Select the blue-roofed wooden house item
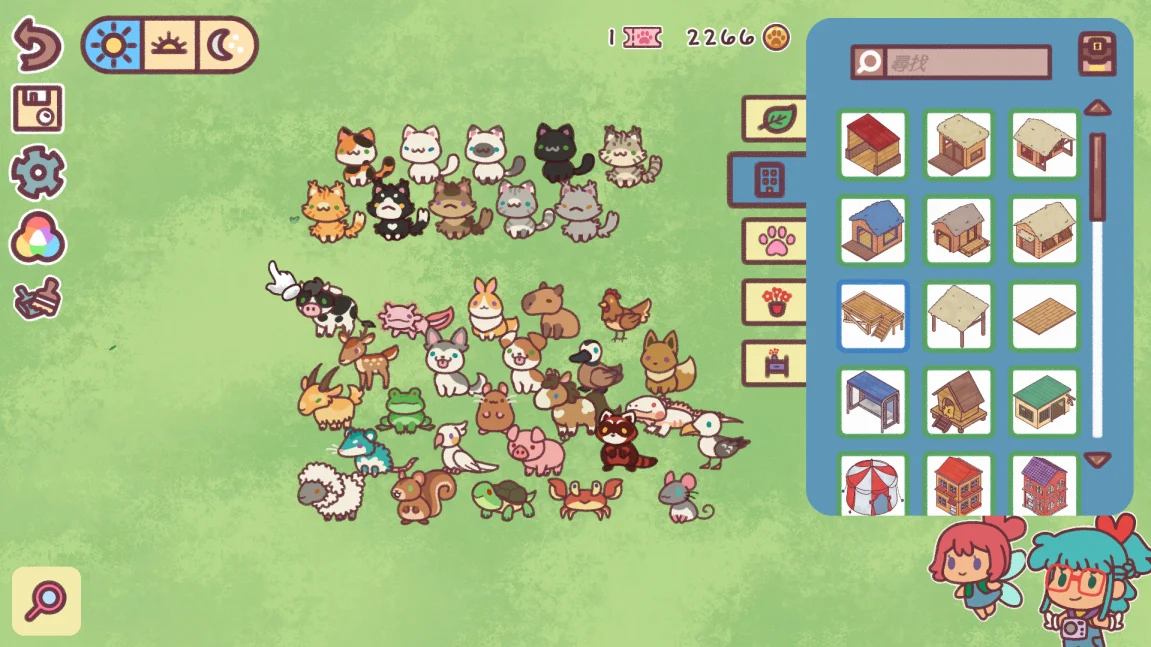This screenshot has height=647, width=1151. coord(873,230)
